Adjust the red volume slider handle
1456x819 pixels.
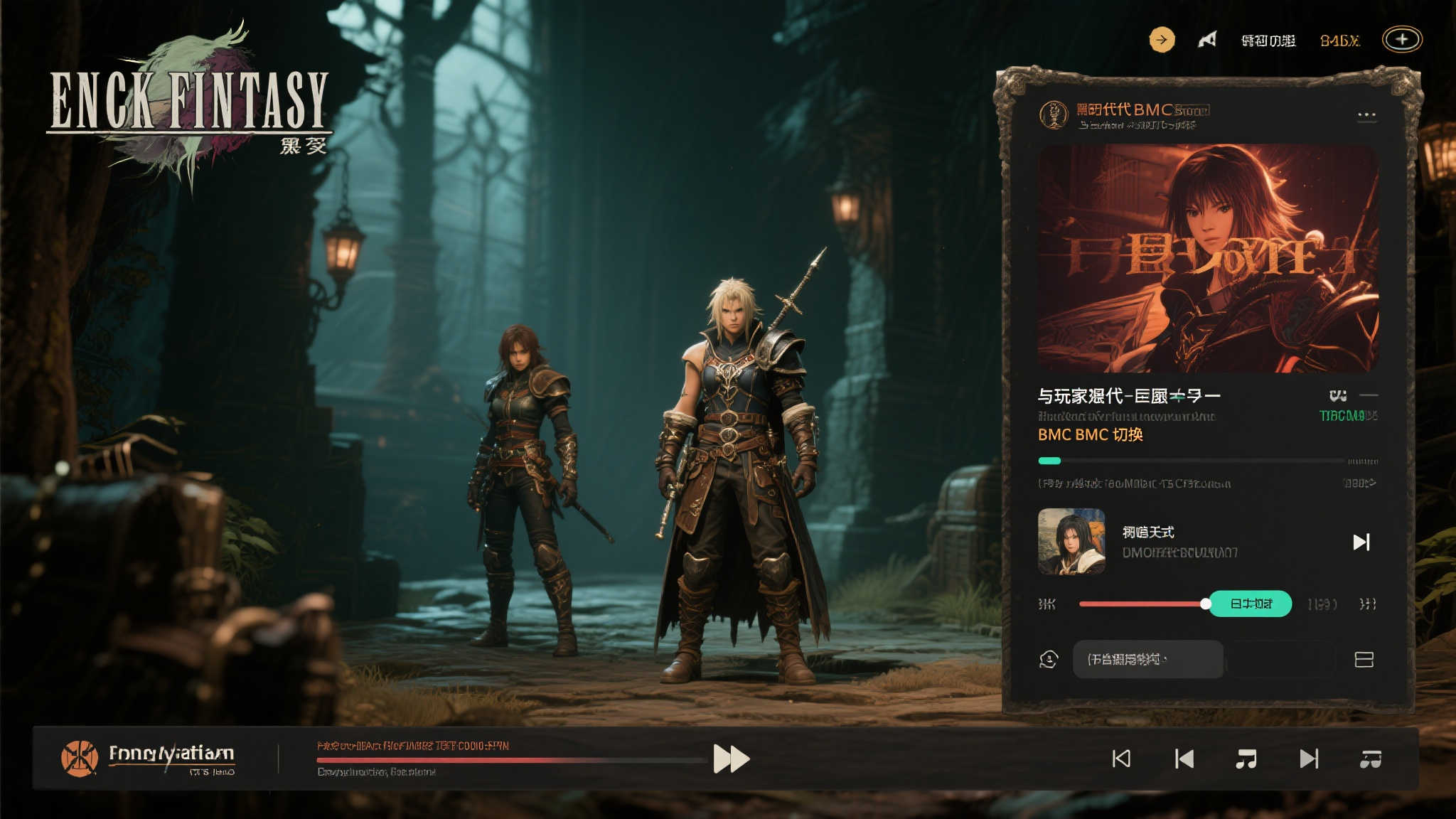click(x=1206, y=604)
